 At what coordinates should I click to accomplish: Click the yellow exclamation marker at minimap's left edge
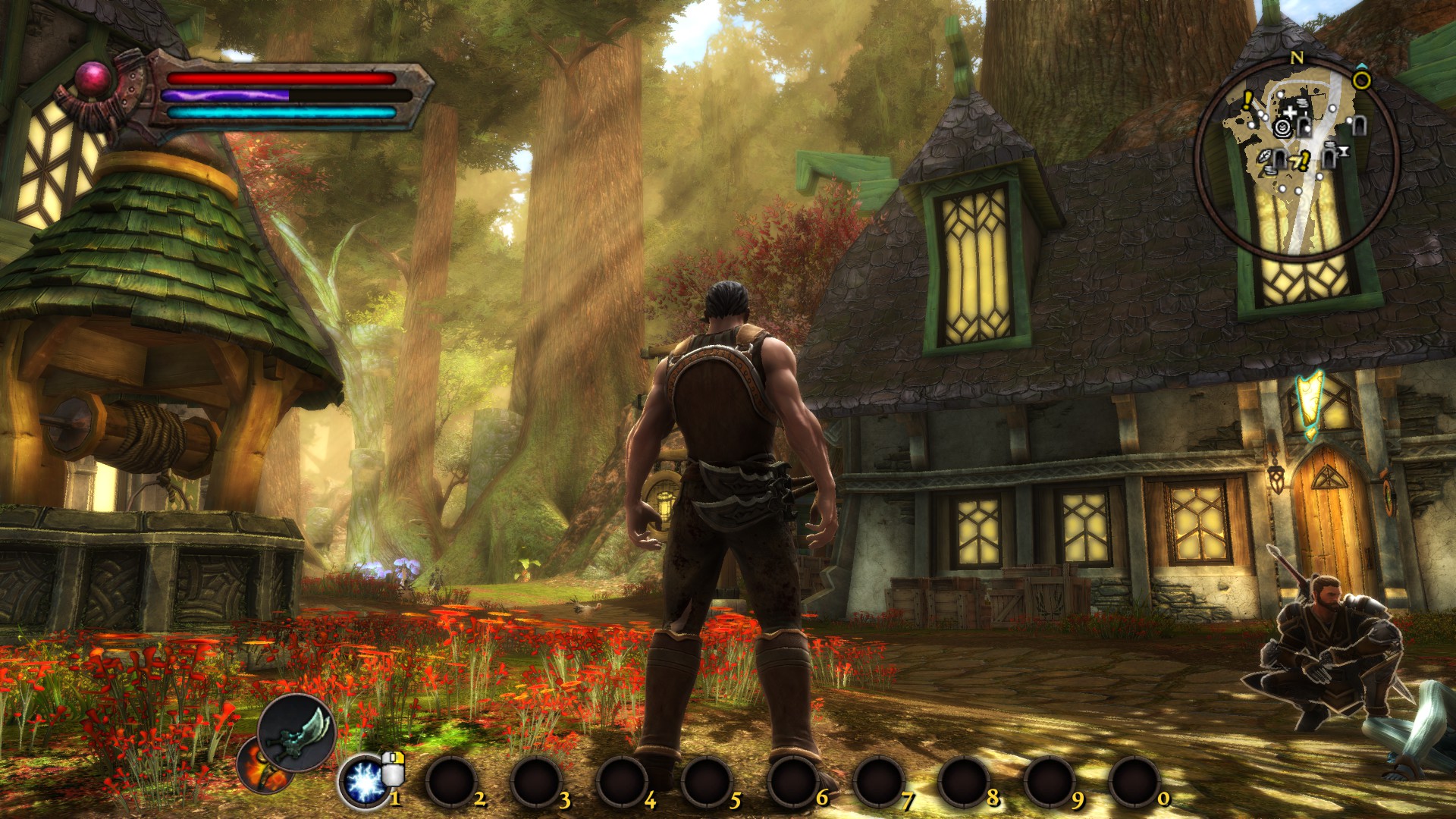[x=1247, y=100]
